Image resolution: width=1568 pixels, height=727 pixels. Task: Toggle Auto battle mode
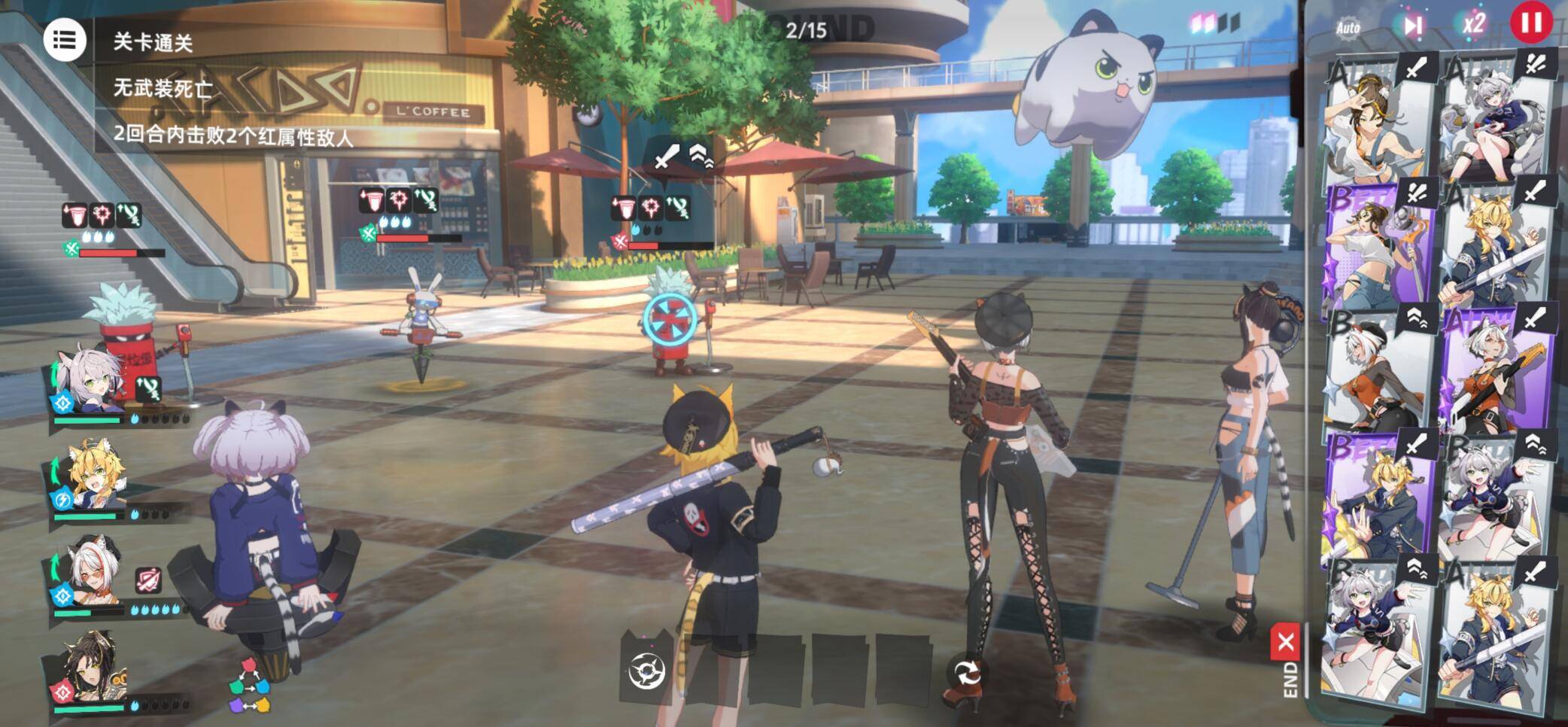[x=1348, y=28]
